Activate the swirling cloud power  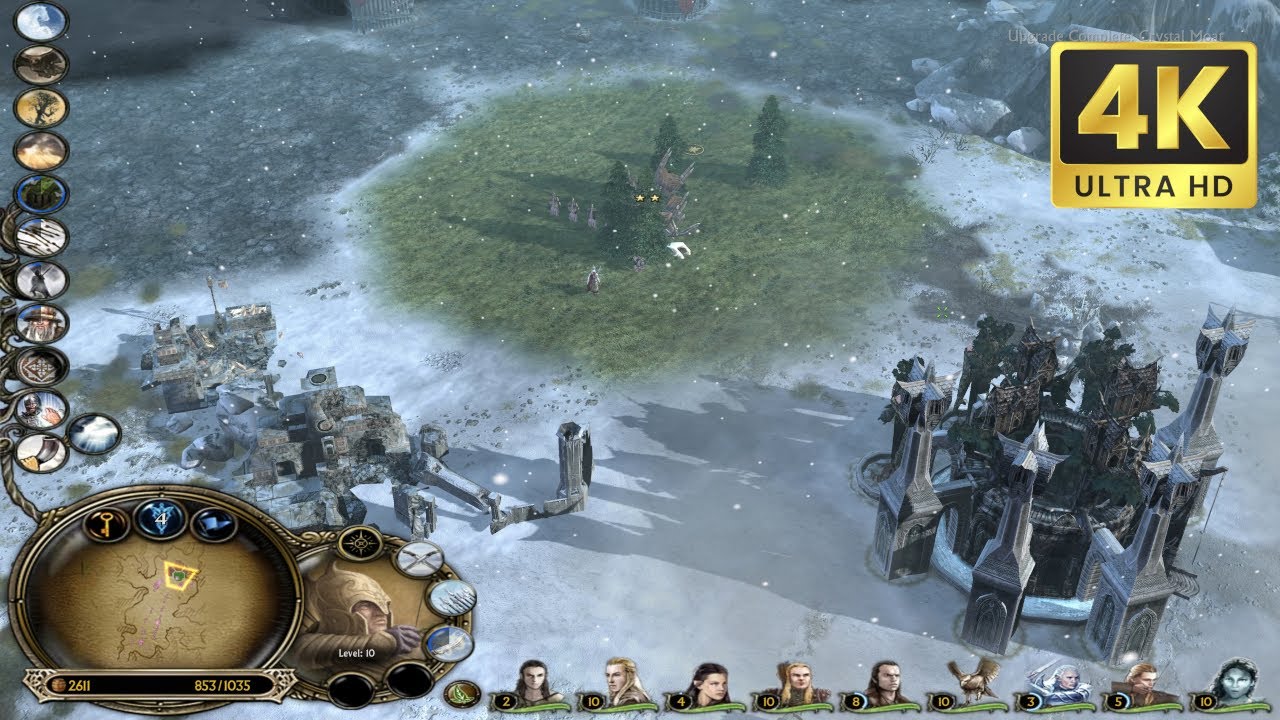coord(41,22)
